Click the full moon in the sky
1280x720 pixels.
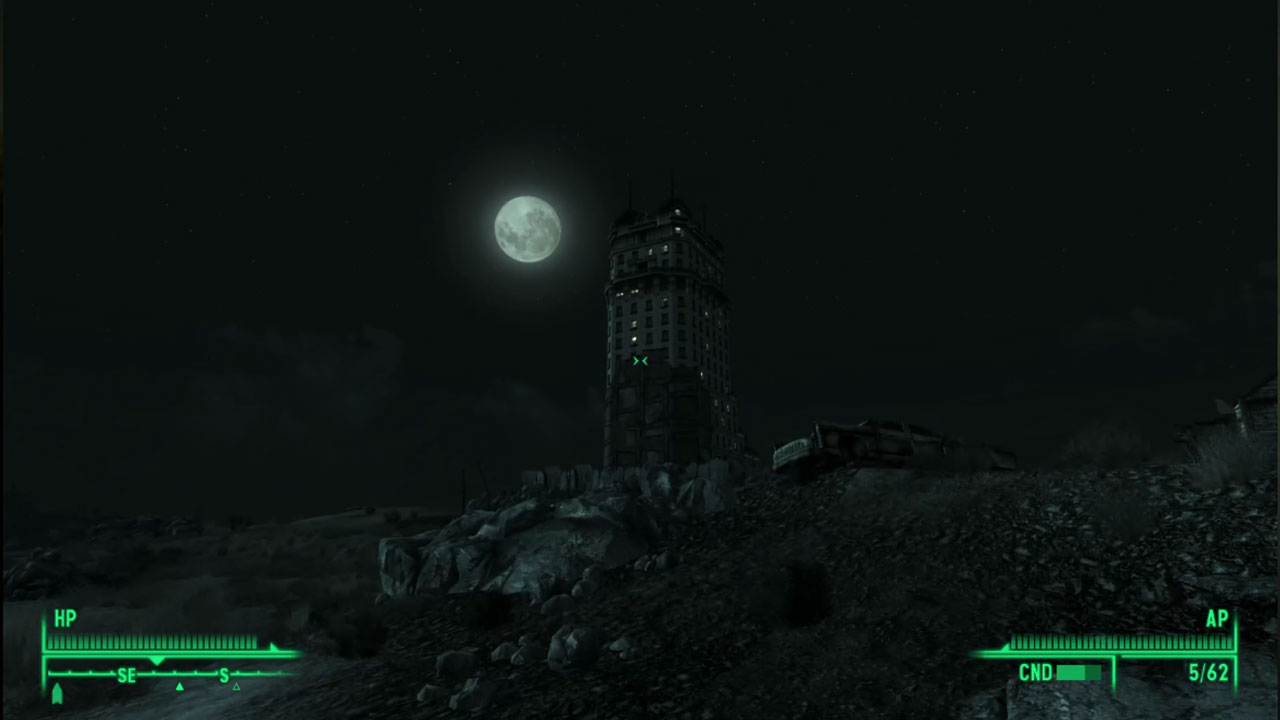pyautogui.click(x=525, y=228)
